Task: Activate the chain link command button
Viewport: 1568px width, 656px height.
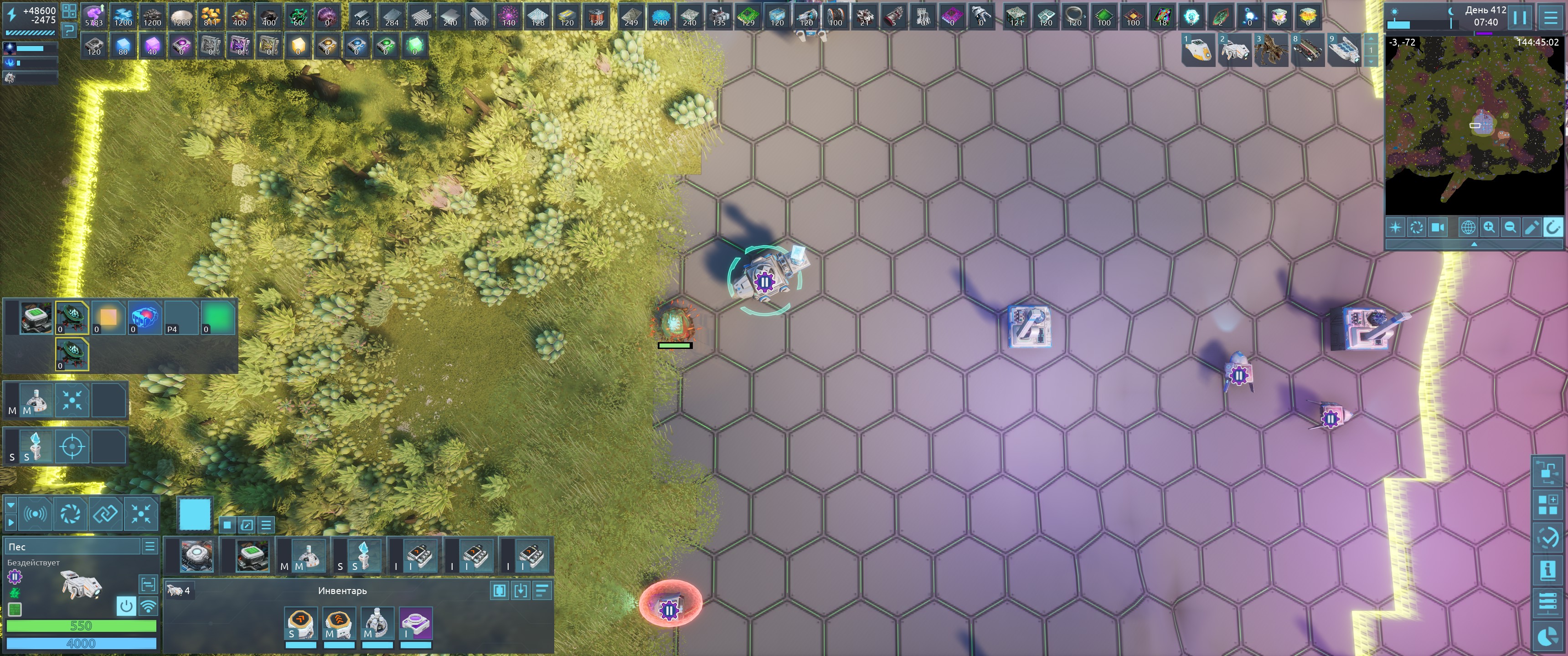Action: 105,513
